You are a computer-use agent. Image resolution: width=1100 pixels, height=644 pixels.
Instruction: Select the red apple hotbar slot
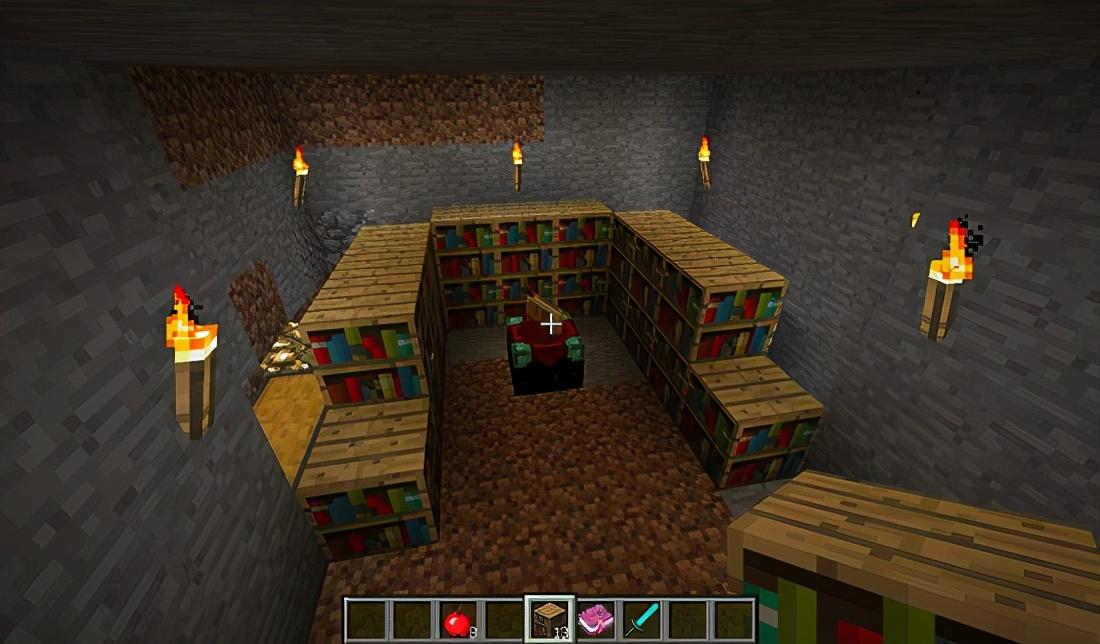(457, 621)
